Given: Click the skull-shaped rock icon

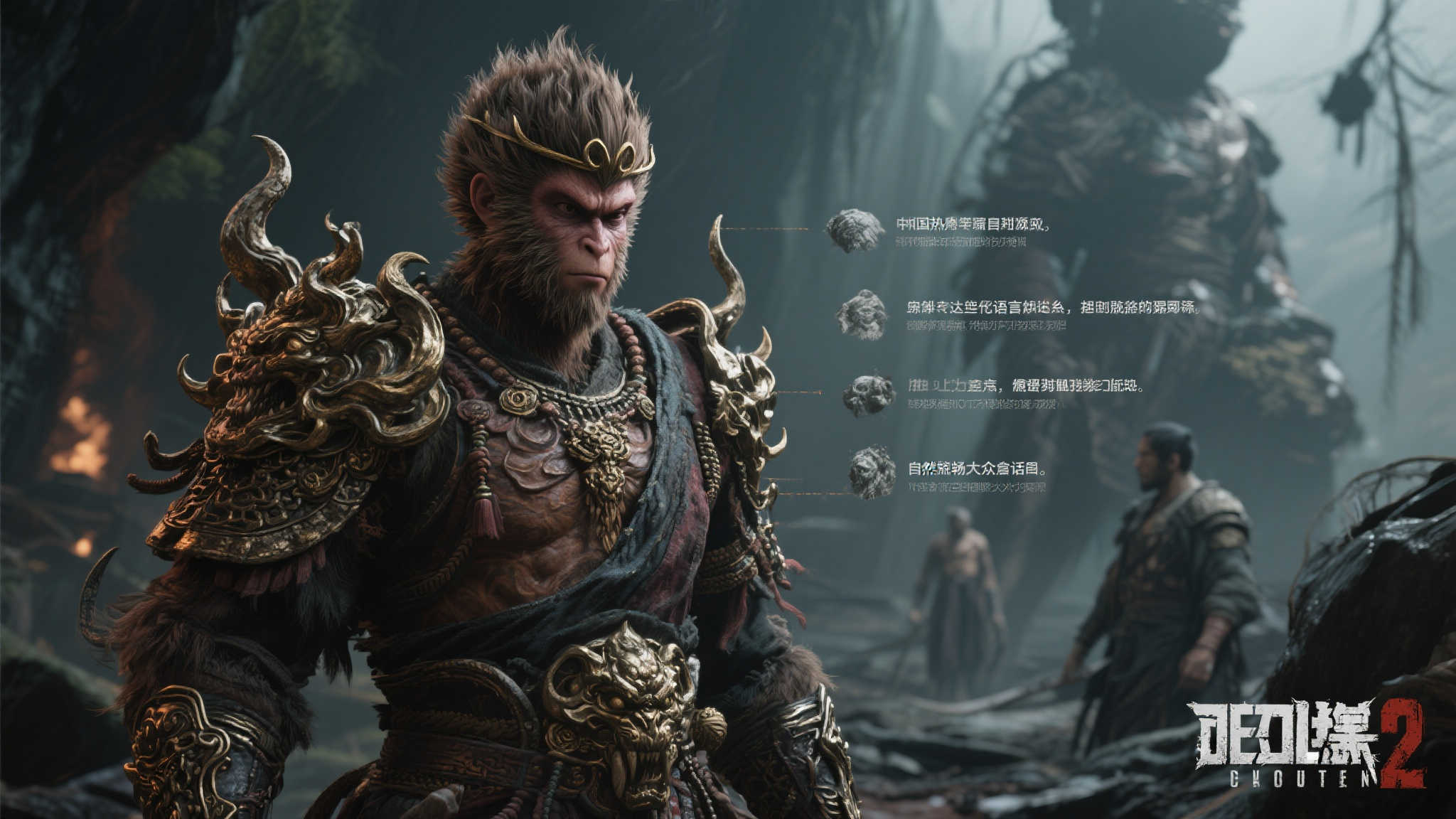Looking at the screenshot, I should [x=869, y=395].
